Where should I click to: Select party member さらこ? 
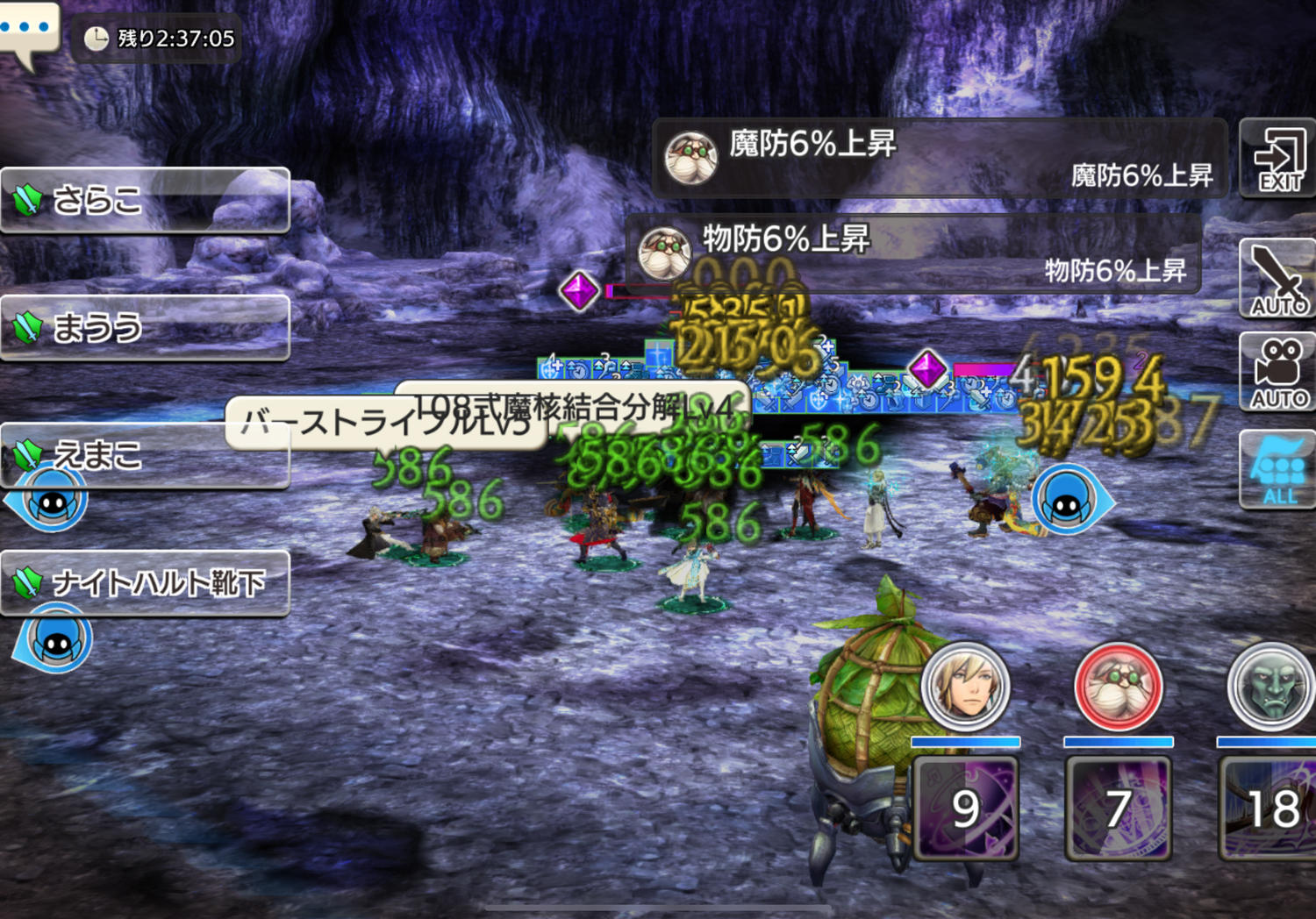point(145,200)
